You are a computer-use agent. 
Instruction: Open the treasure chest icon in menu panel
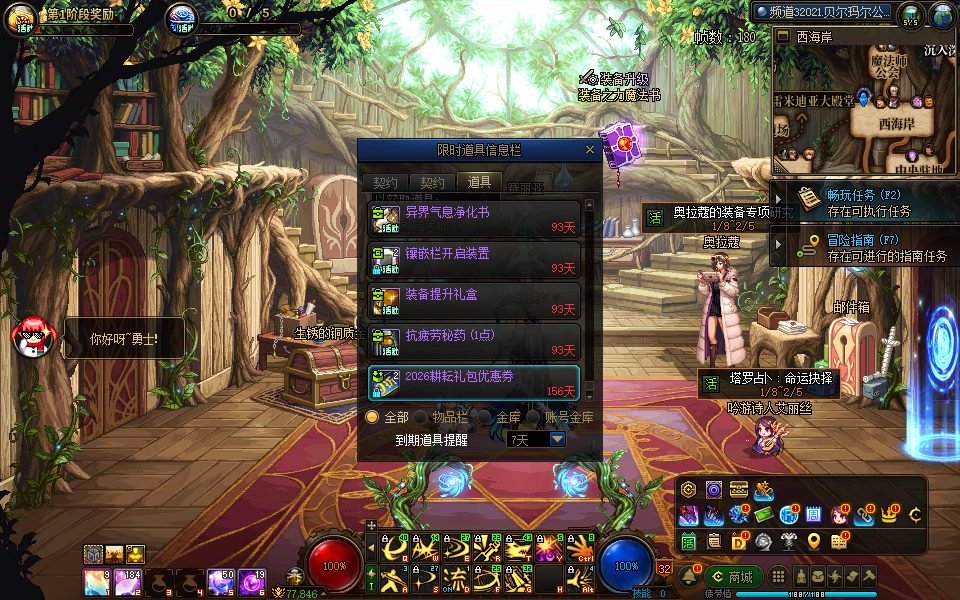(x=739, y=489)
